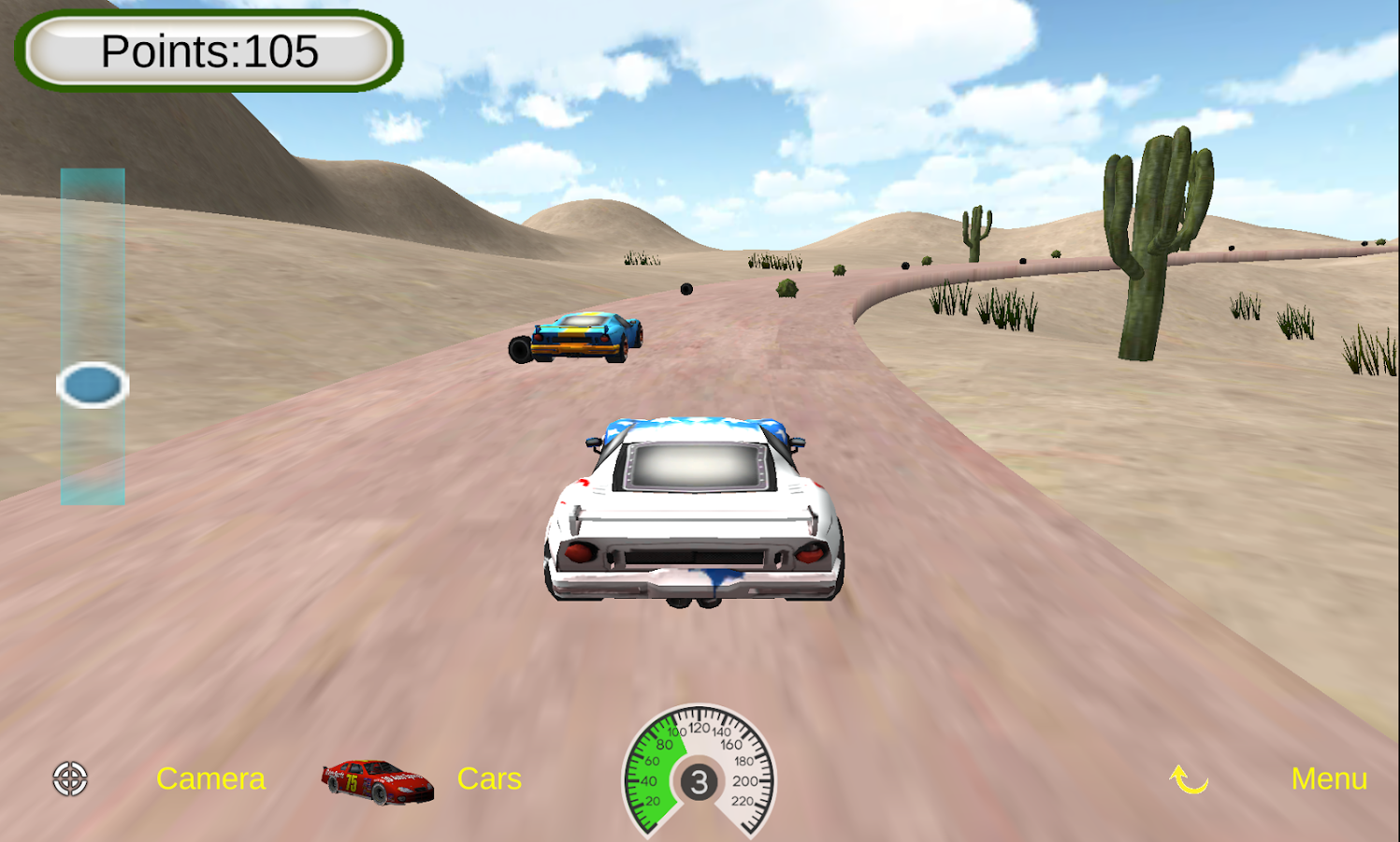The width and height of the screenshot is (1400, 842).
Task: Open the Camera options
Action: click(x=210, y=778)
